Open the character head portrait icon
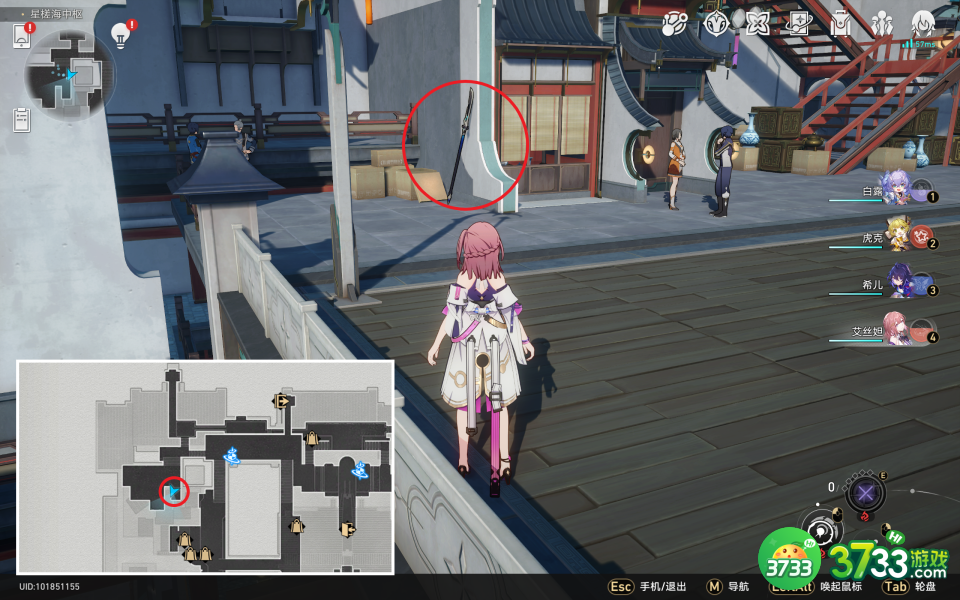960x600 pixels. (922, 23)
